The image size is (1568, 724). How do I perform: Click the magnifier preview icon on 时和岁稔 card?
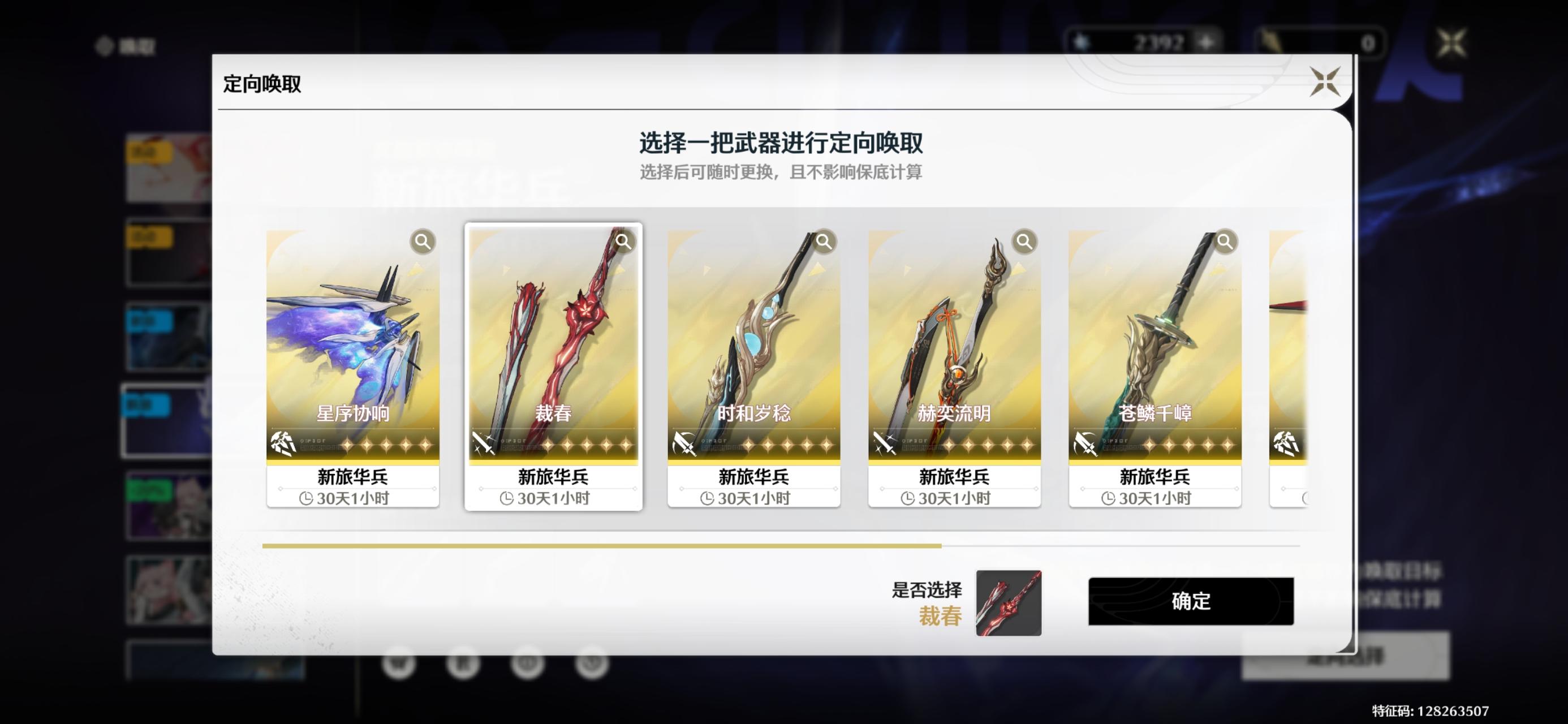click(x=824, y=241)
